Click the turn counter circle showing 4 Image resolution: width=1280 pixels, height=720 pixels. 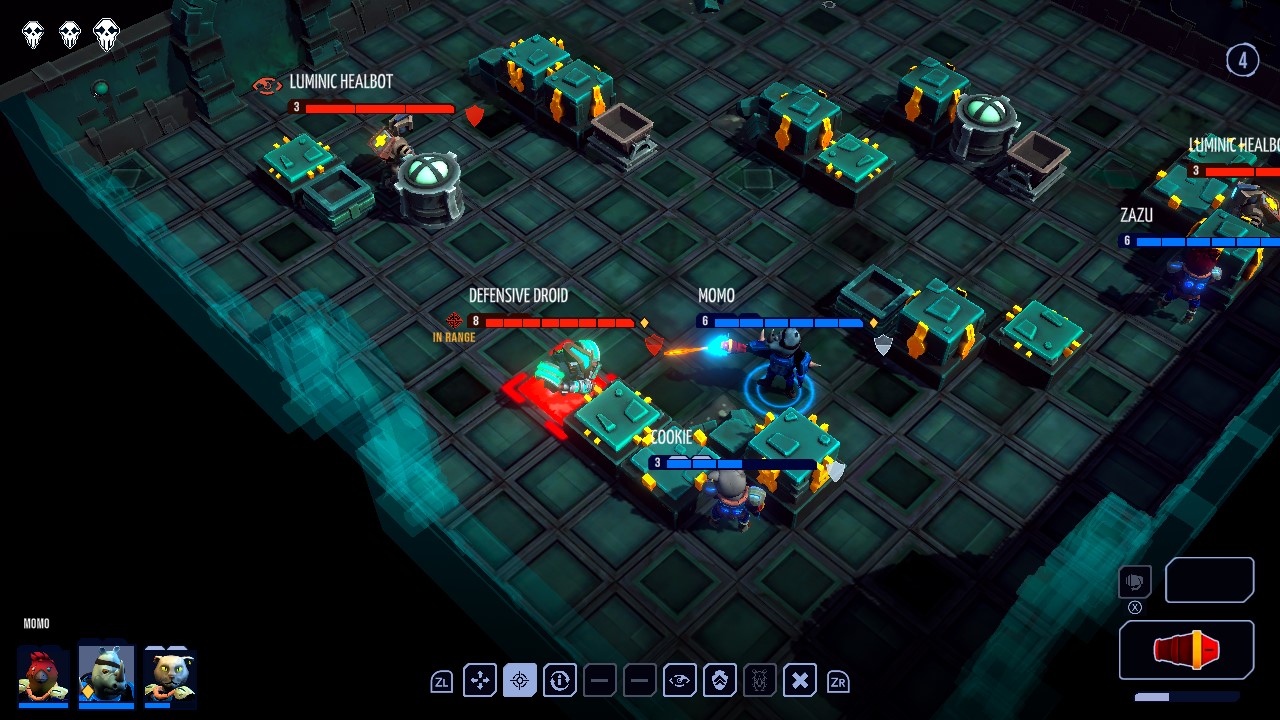[x=1243, y=60]
